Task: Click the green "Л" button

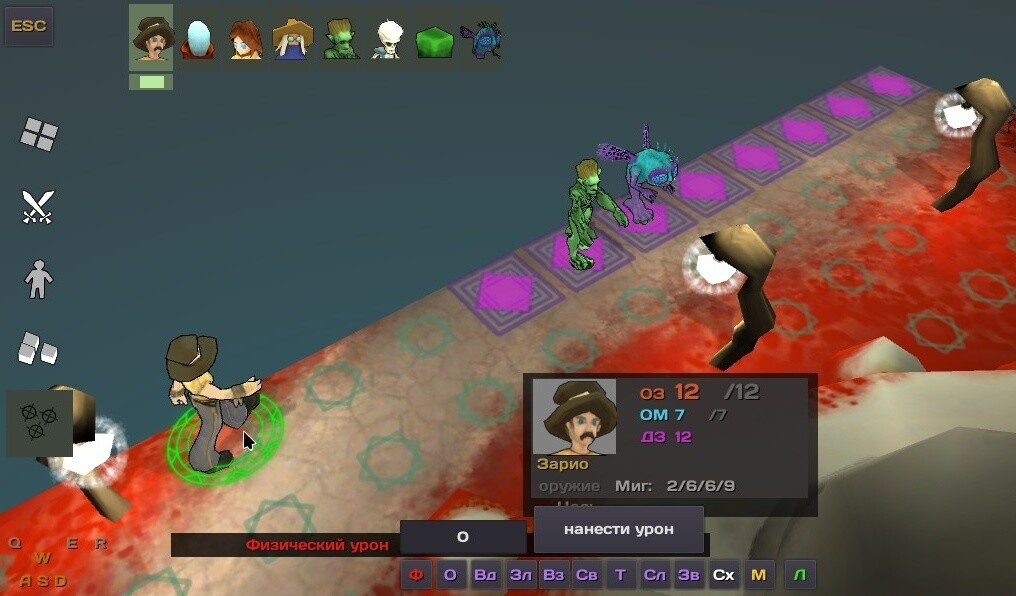Action: tap(800, 575)
